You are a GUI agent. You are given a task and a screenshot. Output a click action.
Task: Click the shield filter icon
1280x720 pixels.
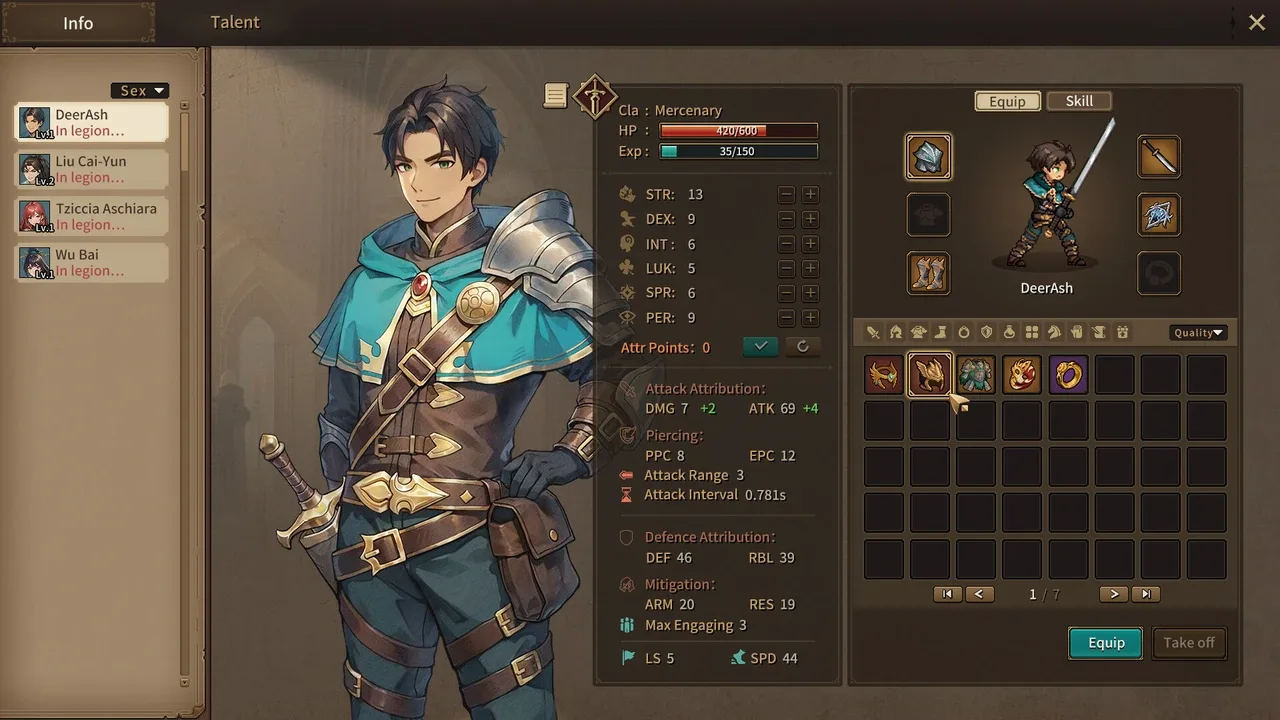pyautogui.click(x=986, y=332)
